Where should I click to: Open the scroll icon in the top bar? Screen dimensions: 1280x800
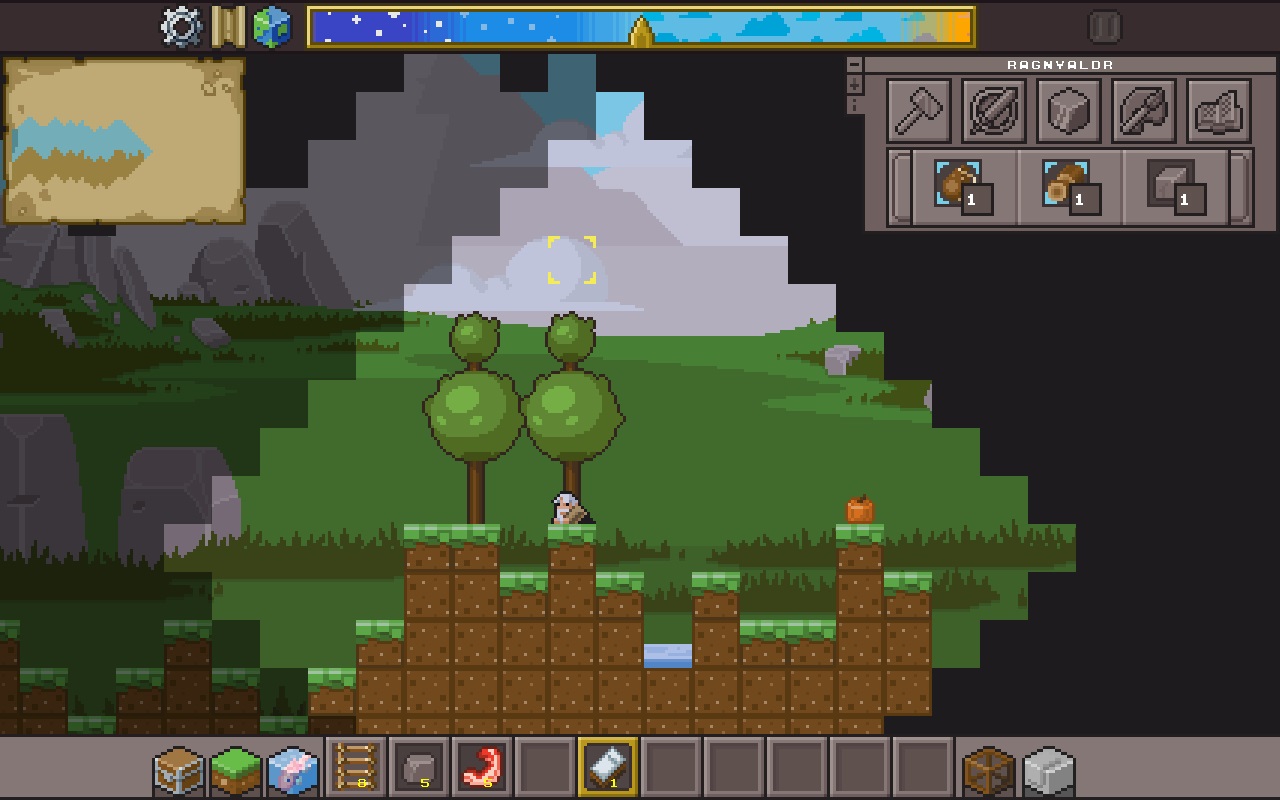pyautogui.click(x=227, y=27)
